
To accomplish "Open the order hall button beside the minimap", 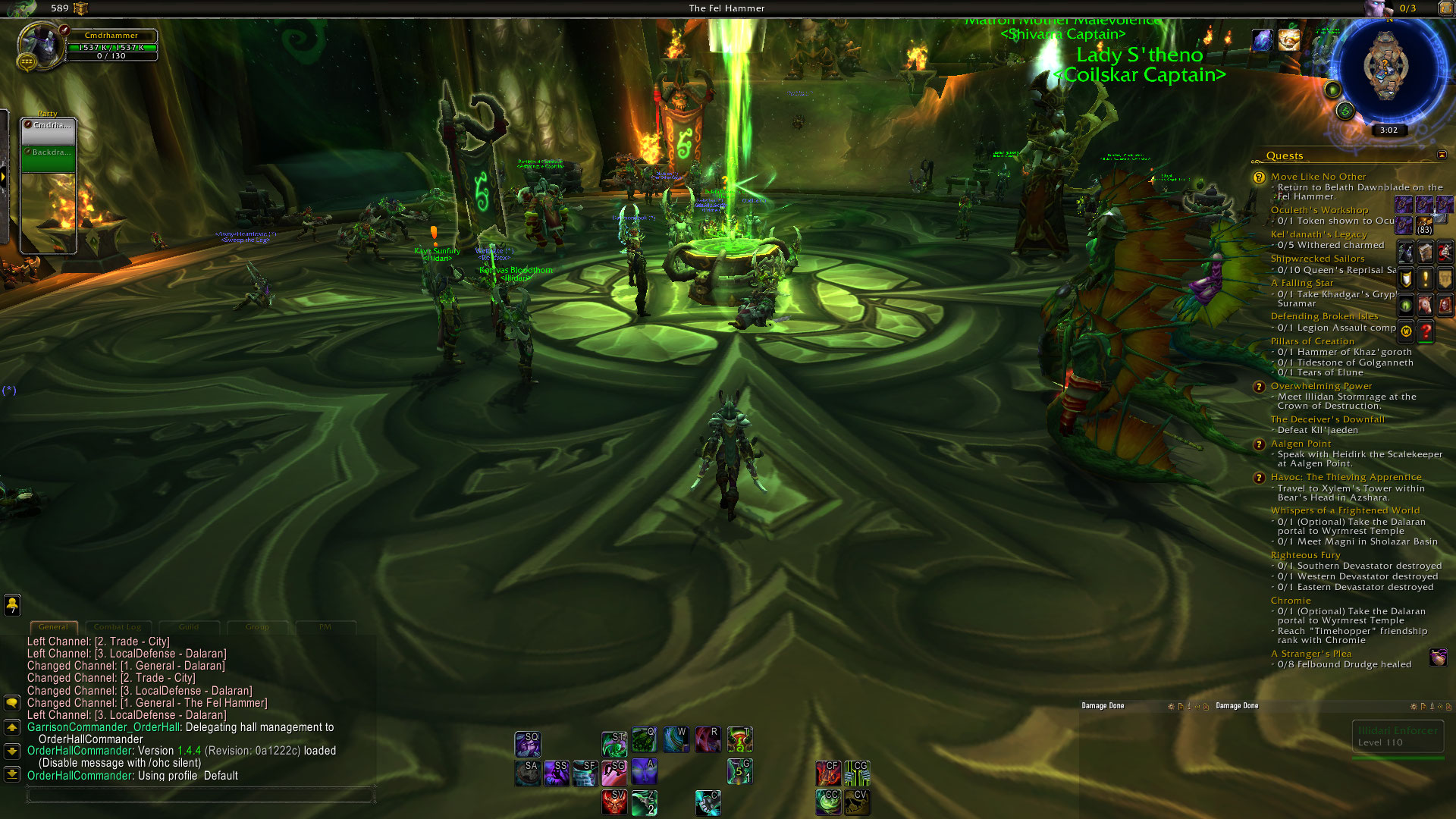I will coord(1345,111).
